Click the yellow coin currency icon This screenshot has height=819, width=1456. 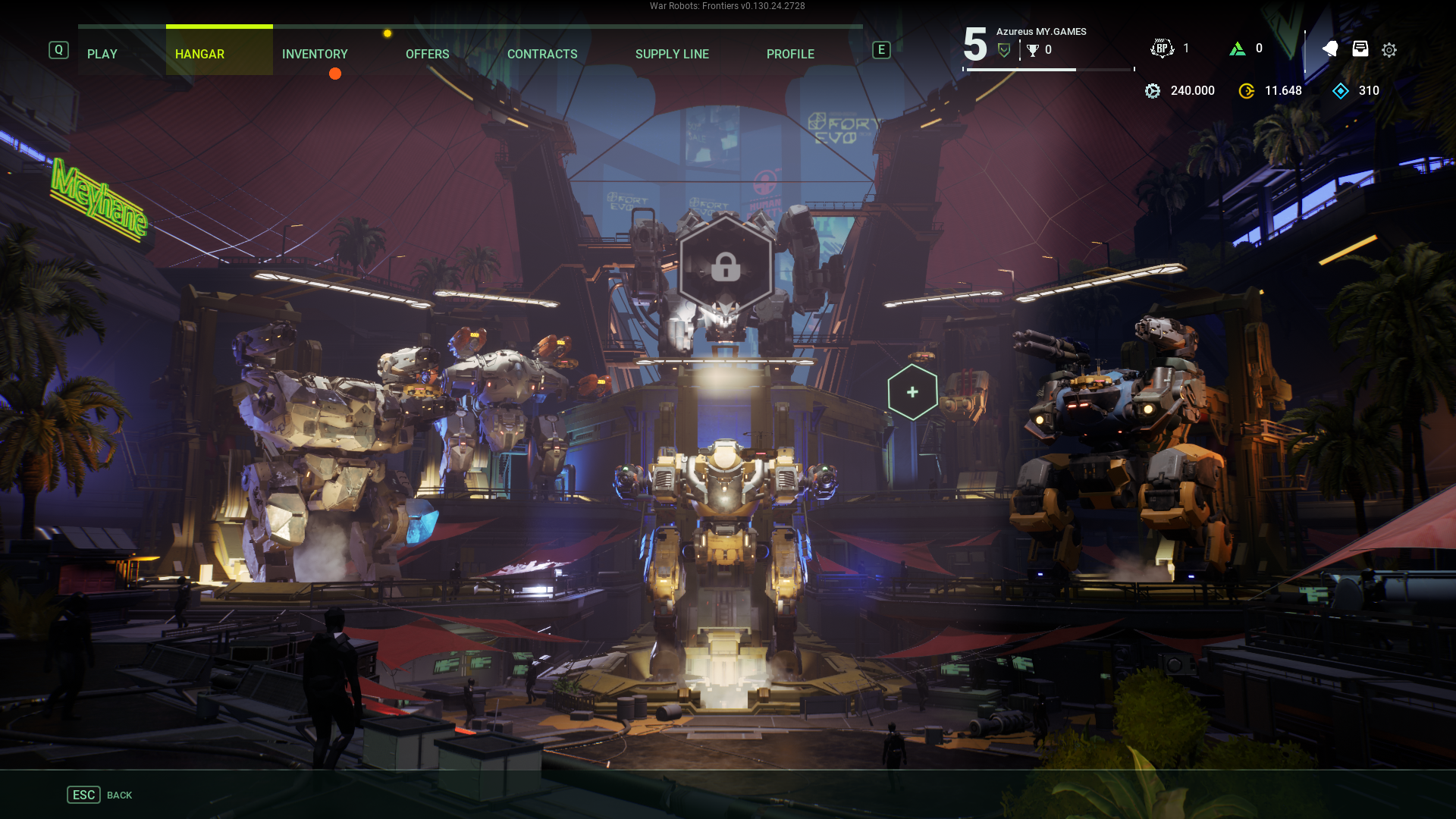pos(1246,91)
